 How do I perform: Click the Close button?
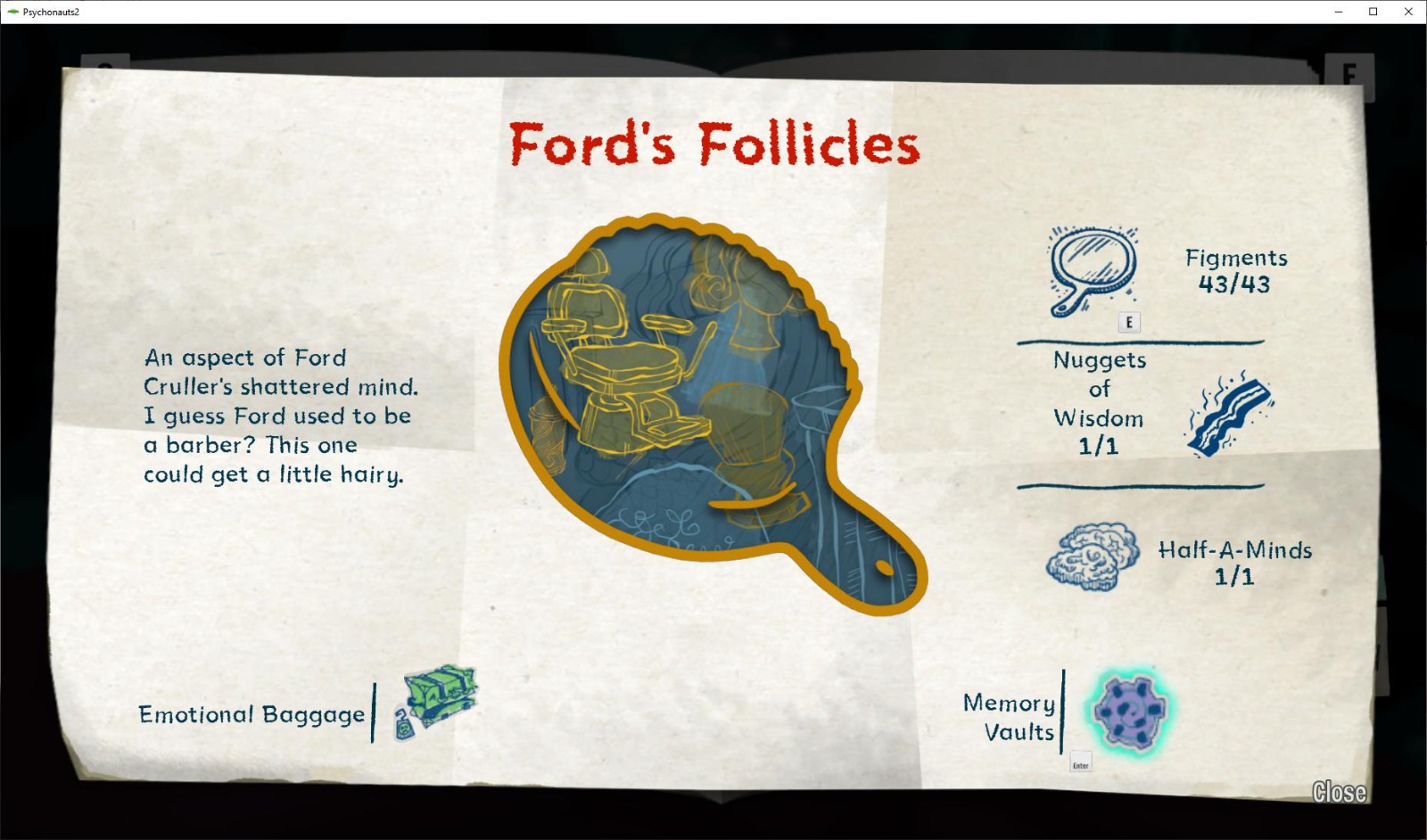[x=1340, y=792]
